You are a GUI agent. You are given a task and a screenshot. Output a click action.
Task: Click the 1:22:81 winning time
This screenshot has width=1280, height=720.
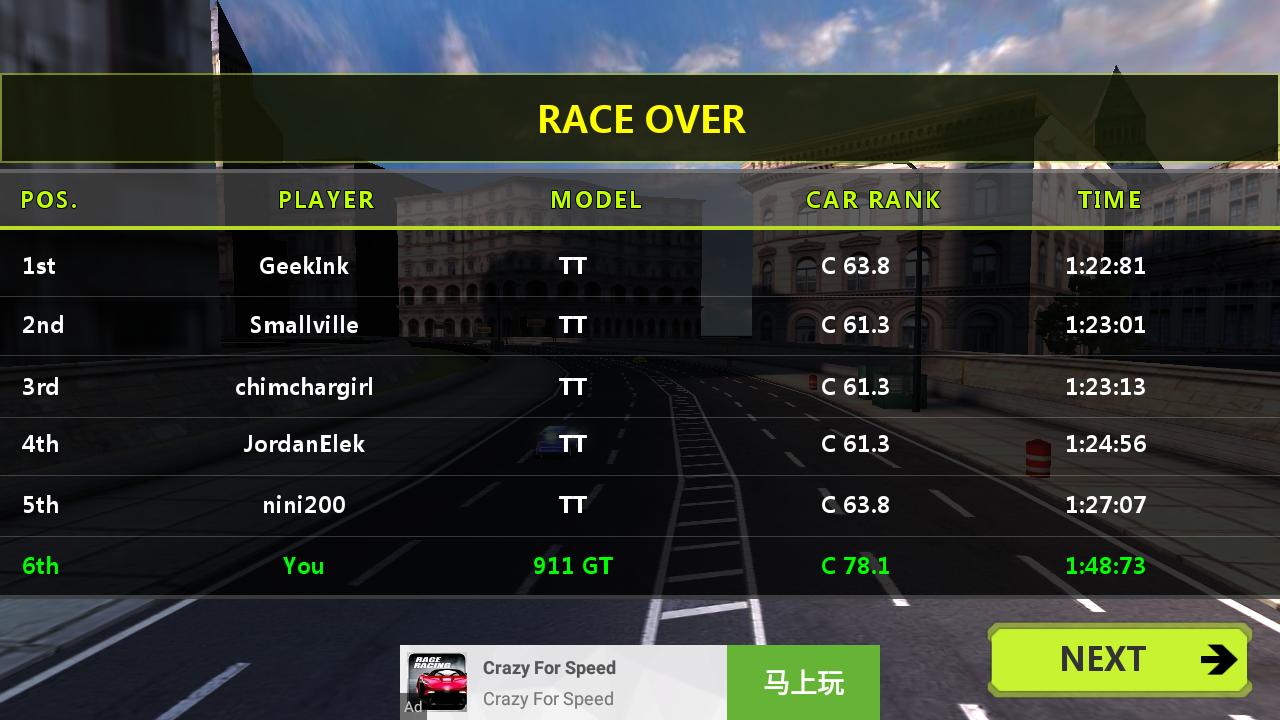click(x=1106, y=266)
